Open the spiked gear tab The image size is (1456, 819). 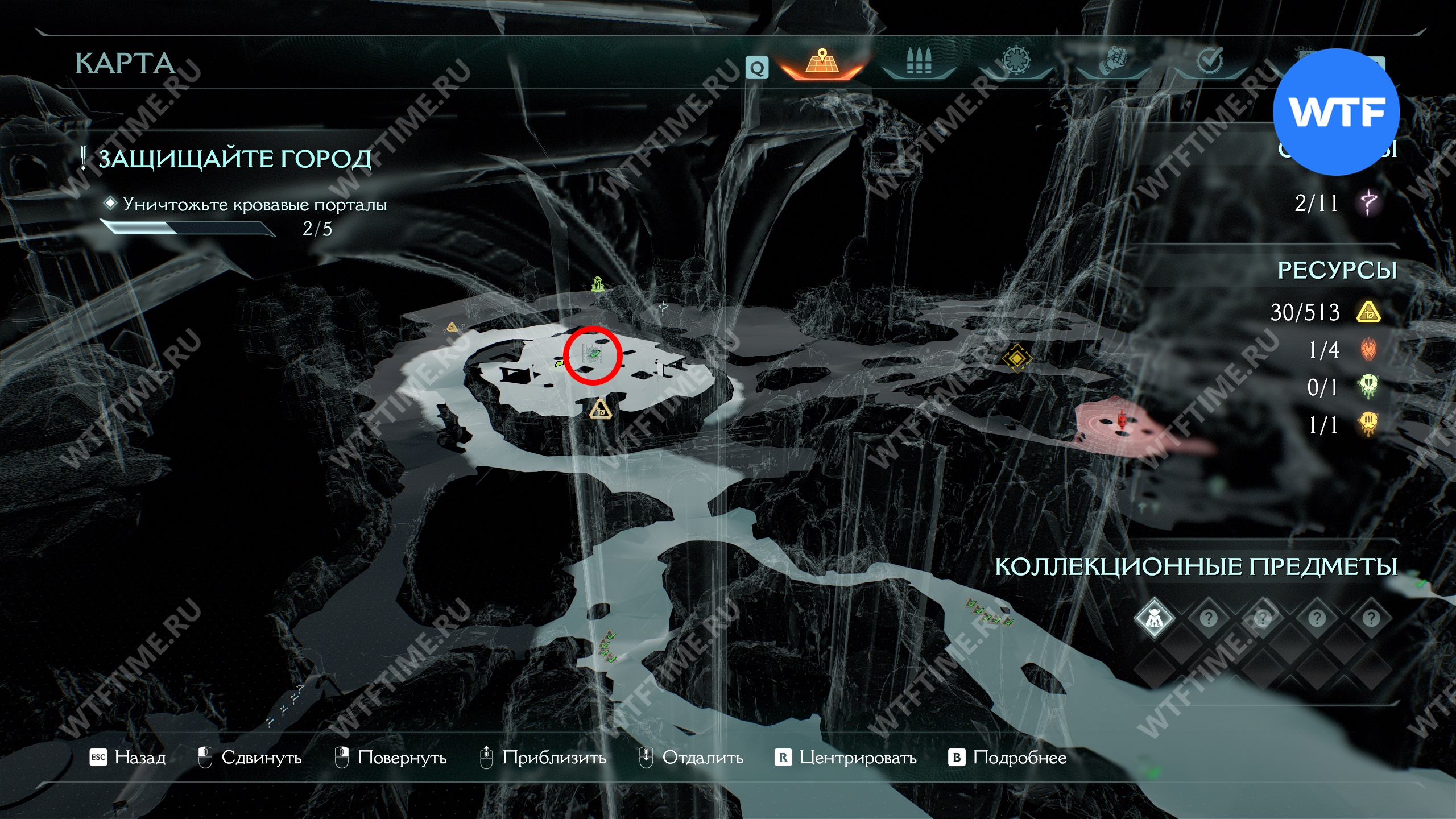[1015, 61]
